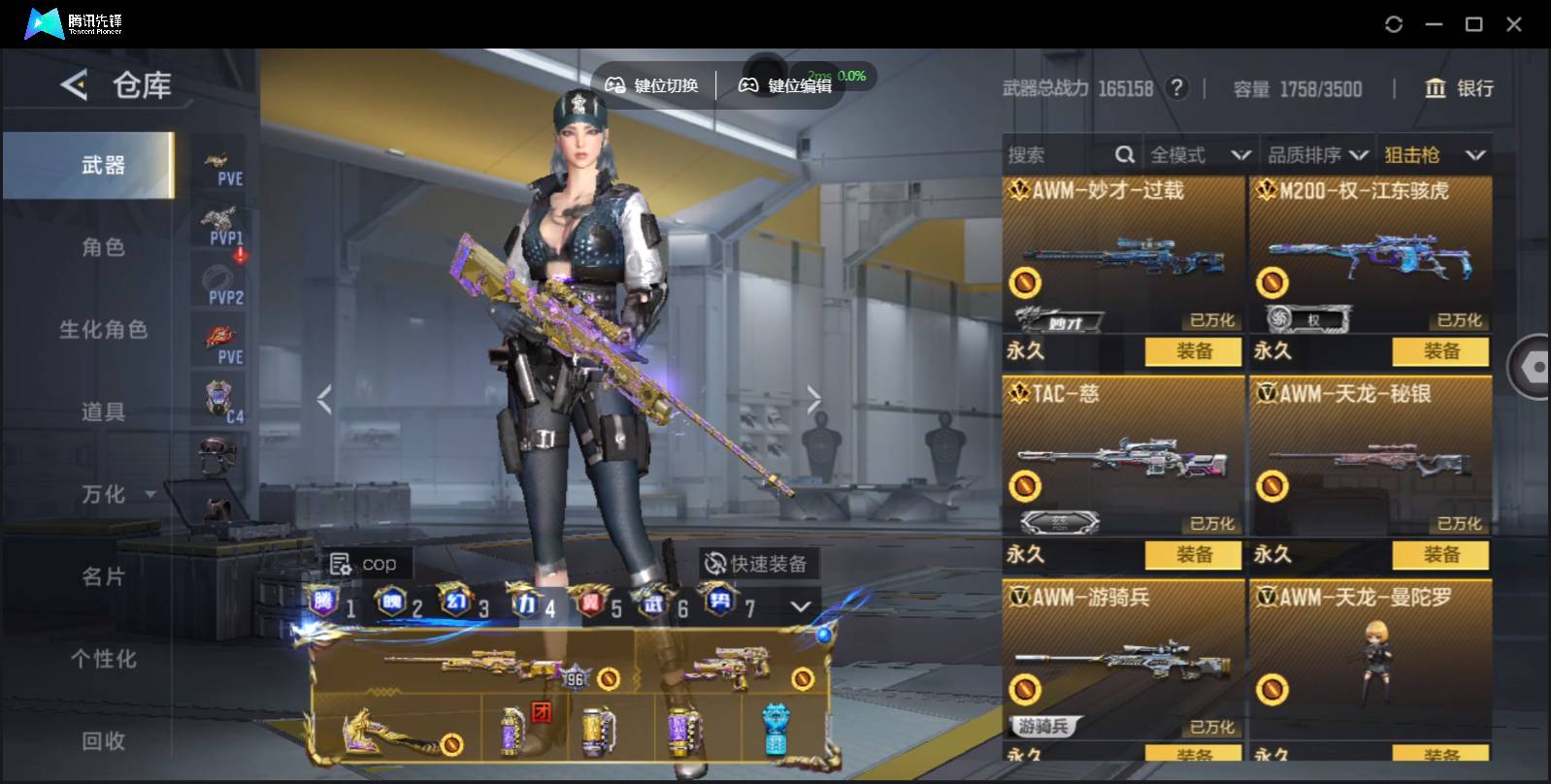This screenshot has width=1551, height=784.
Task: Show the weapon power help tooltip
Action: 1176,88
